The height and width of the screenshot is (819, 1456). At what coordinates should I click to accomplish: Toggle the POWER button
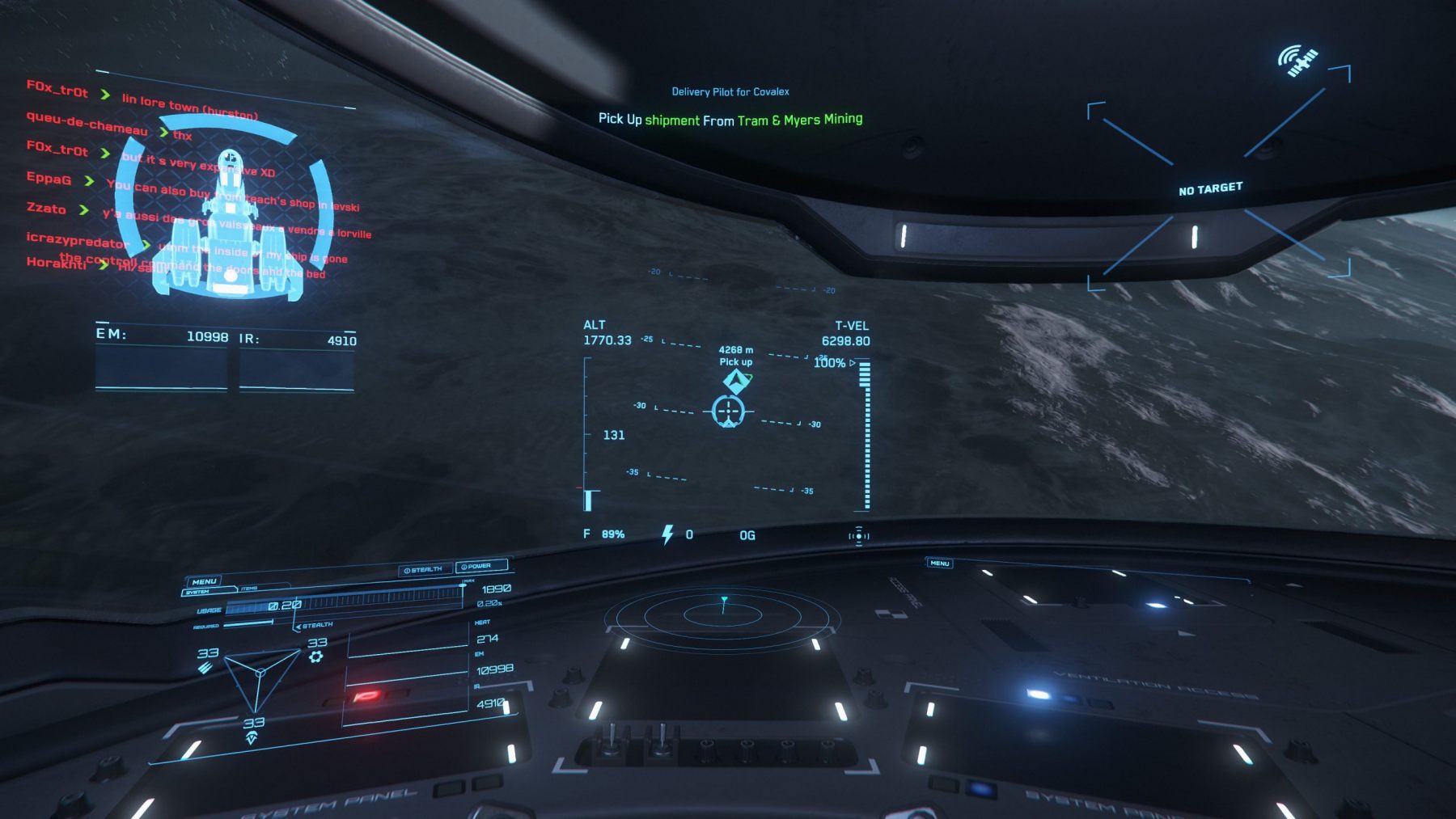point(480,566)
